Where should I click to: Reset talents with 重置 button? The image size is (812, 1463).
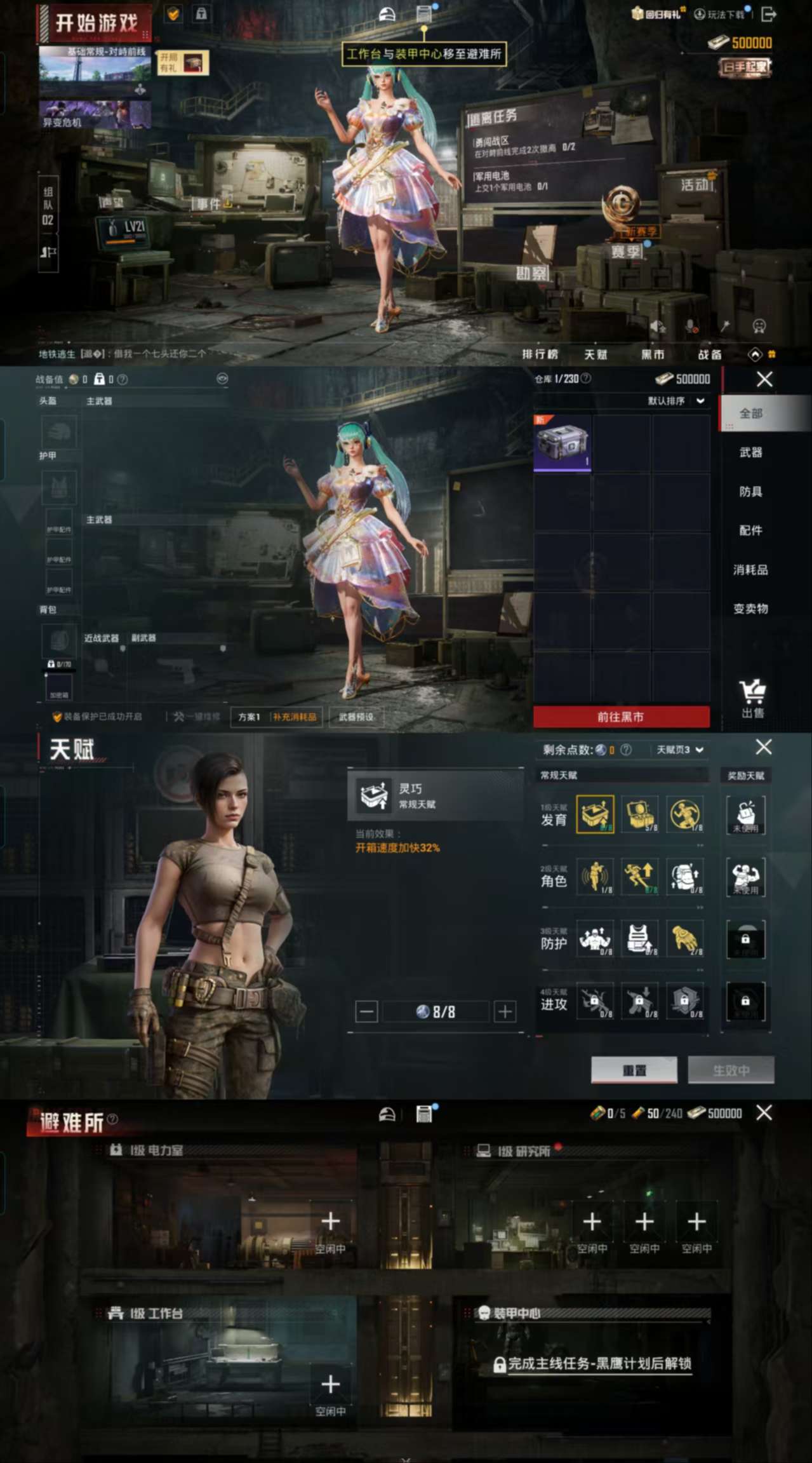pos(634,1070)
